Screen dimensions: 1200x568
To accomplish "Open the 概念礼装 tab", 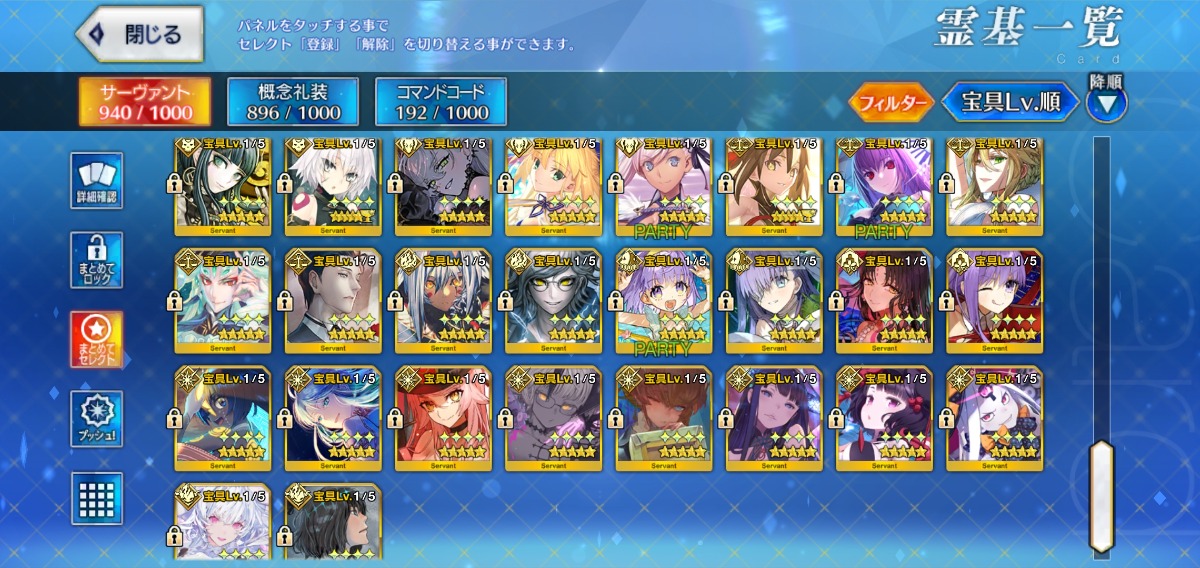I will pos(293,103).
